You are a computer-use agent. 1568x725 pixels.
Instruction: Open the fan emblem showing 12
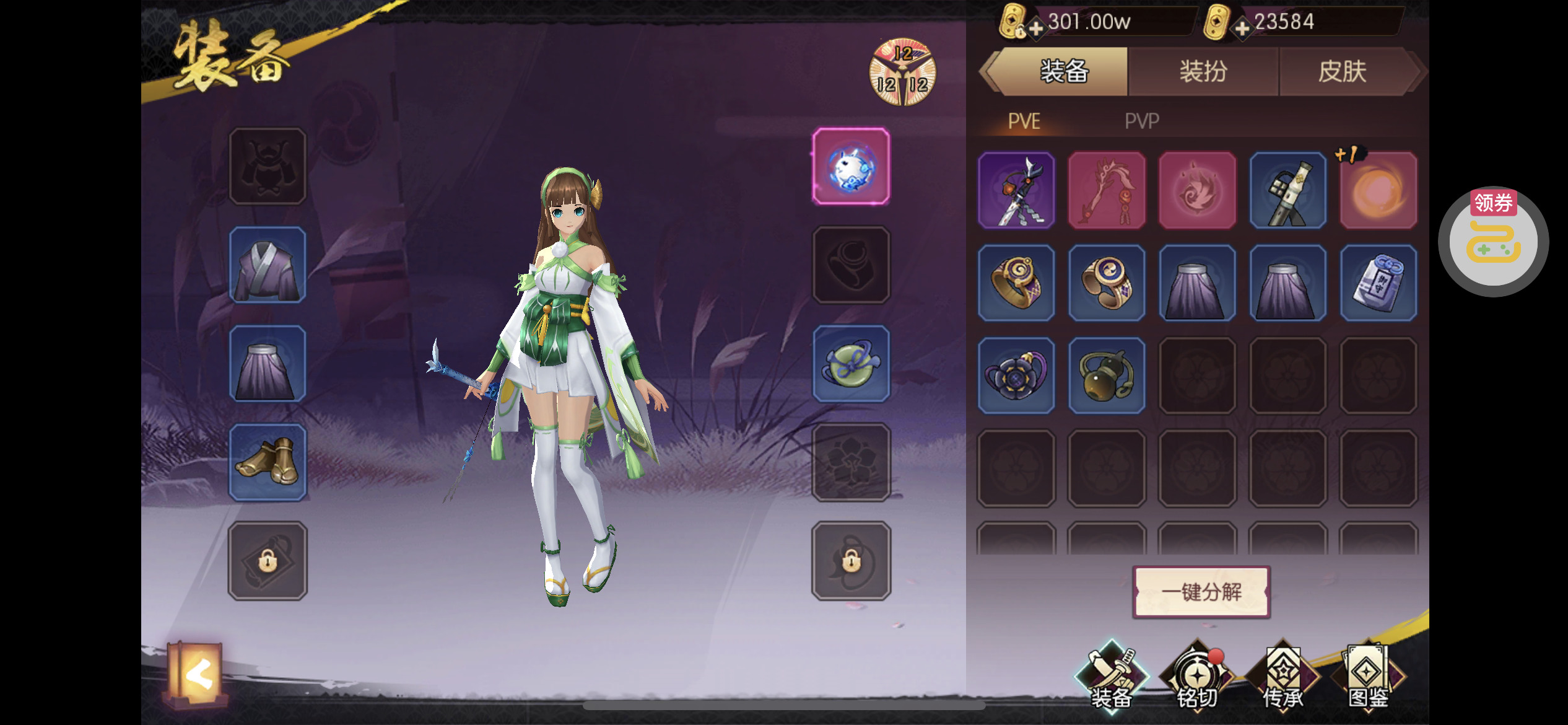pos(902,73)
